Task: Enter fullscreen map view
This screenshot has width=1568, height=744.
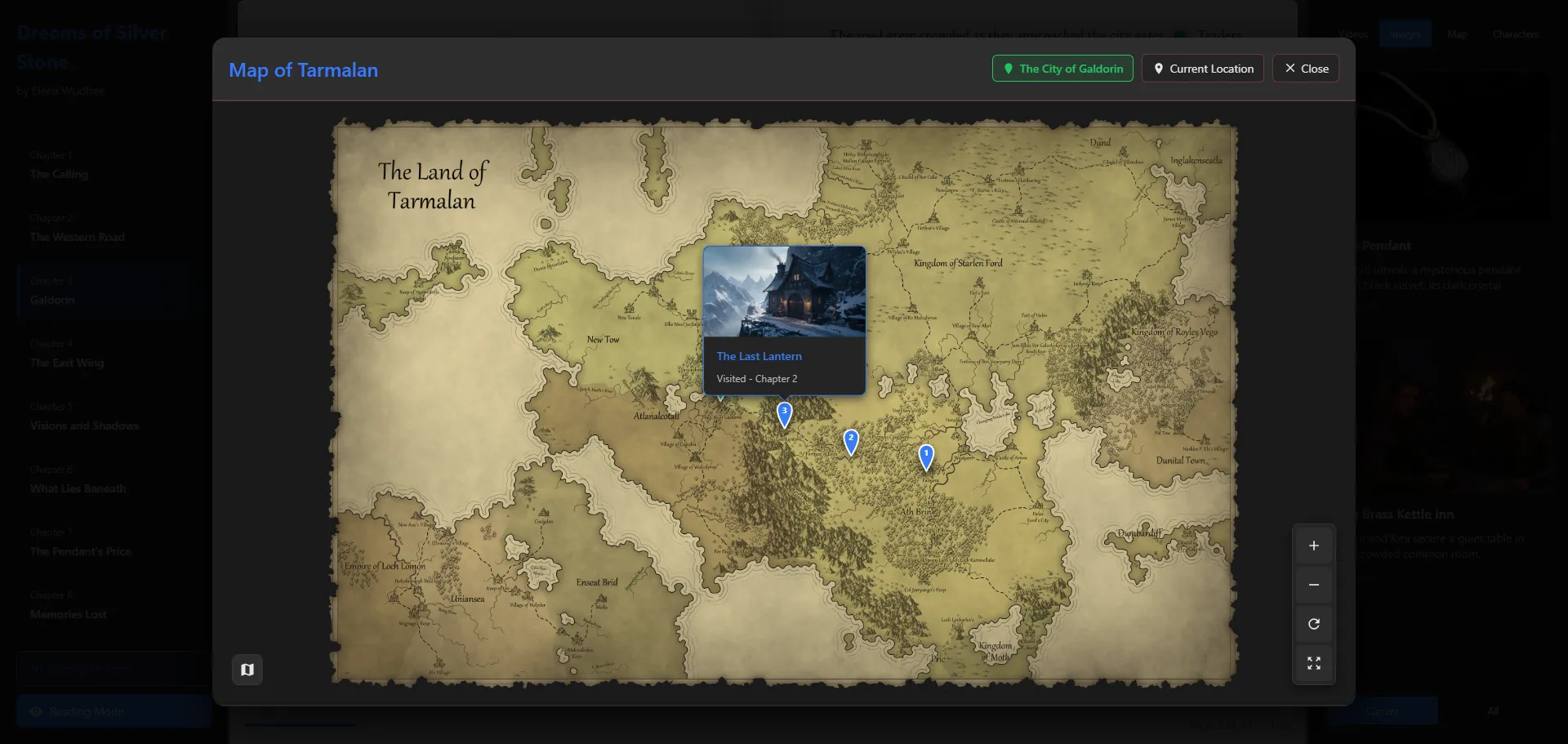Action: 1313,663
